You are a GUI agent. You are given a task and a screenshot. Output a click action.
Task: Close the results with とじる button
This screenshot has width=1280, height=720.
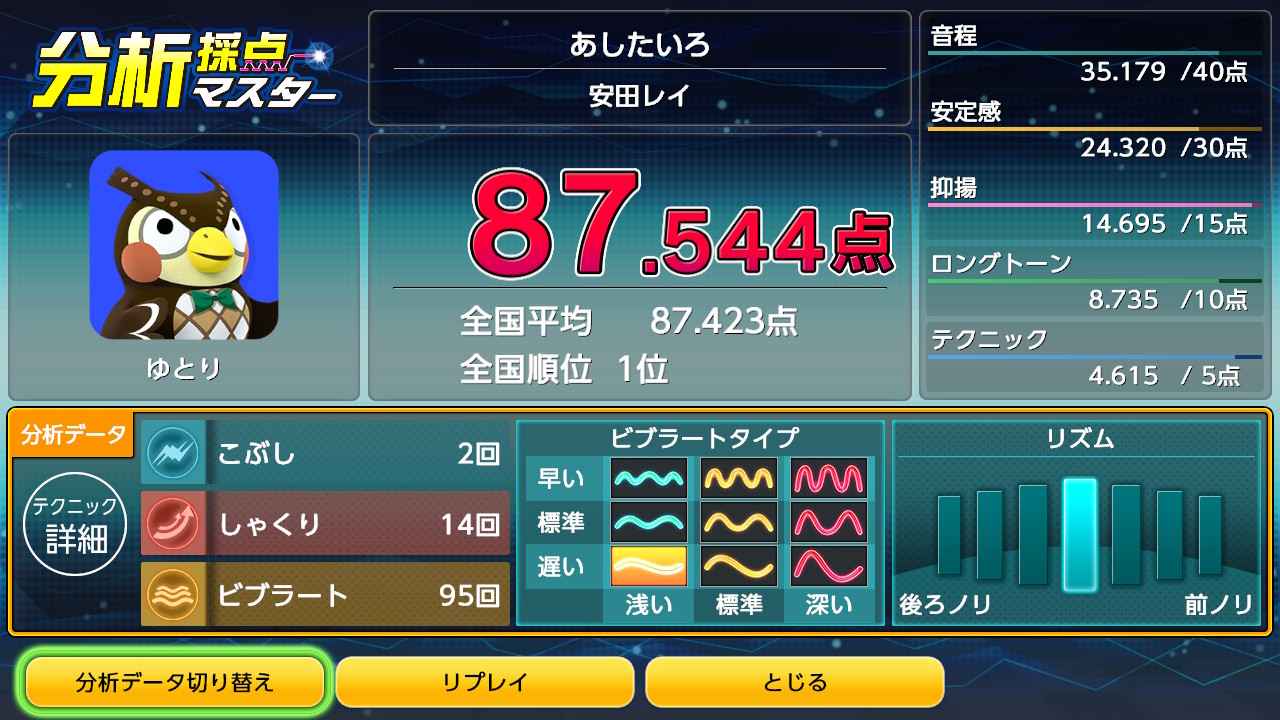coord(795,683)
